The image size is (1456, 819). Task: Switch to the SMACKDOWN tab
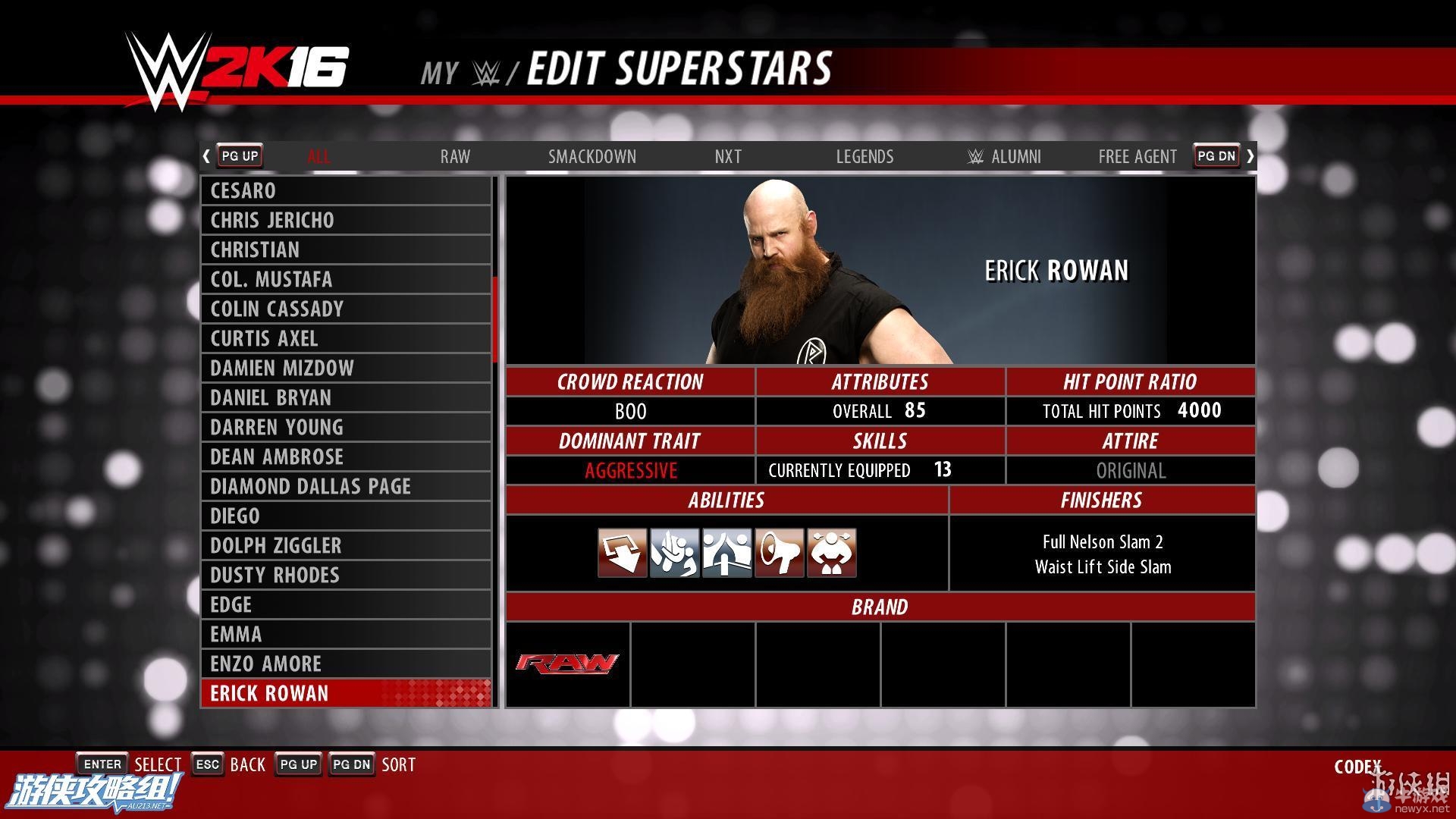[592, 156]
